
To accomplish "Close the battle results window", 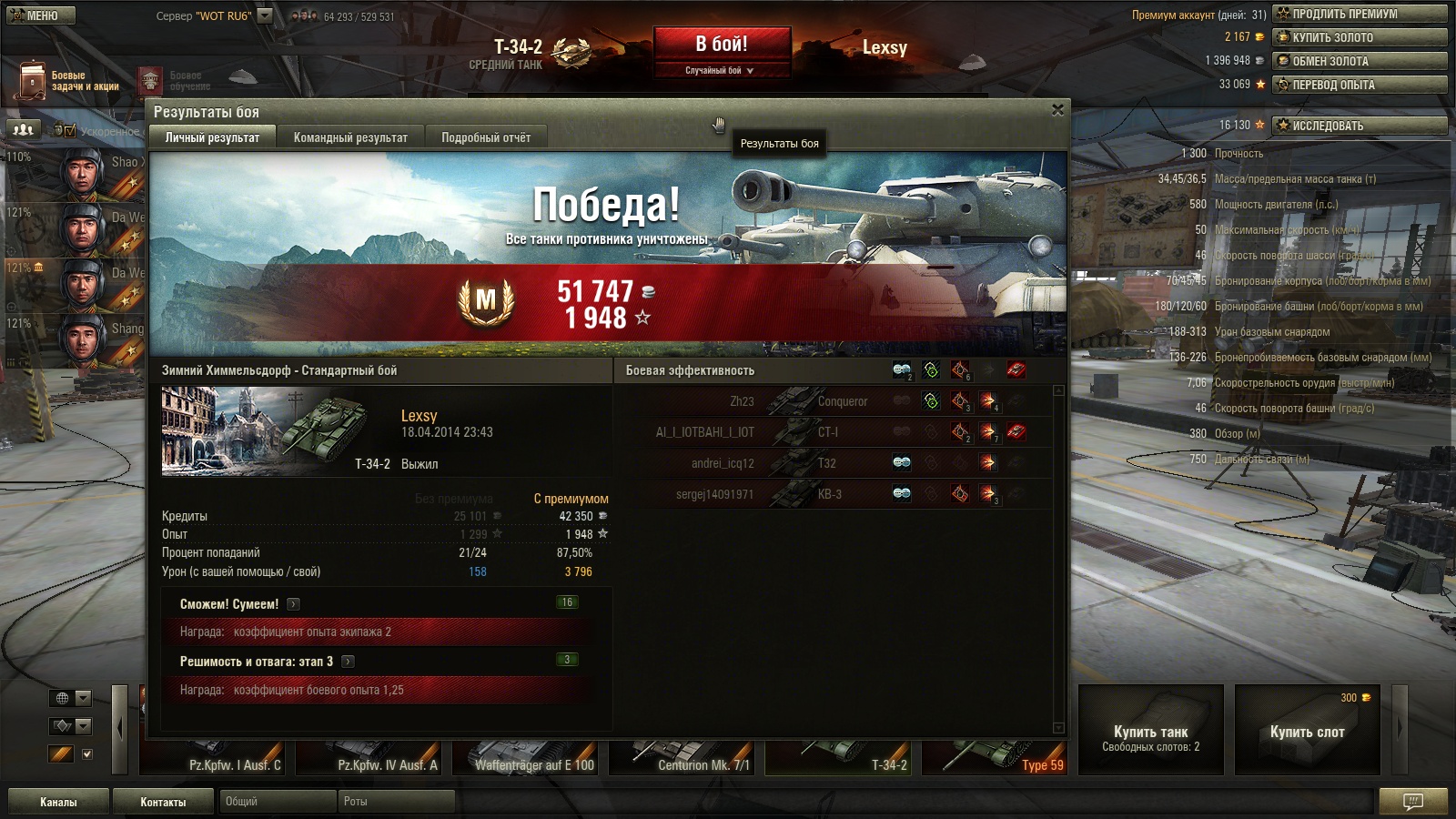I will pyautogui.click(x=1057, y=110).
